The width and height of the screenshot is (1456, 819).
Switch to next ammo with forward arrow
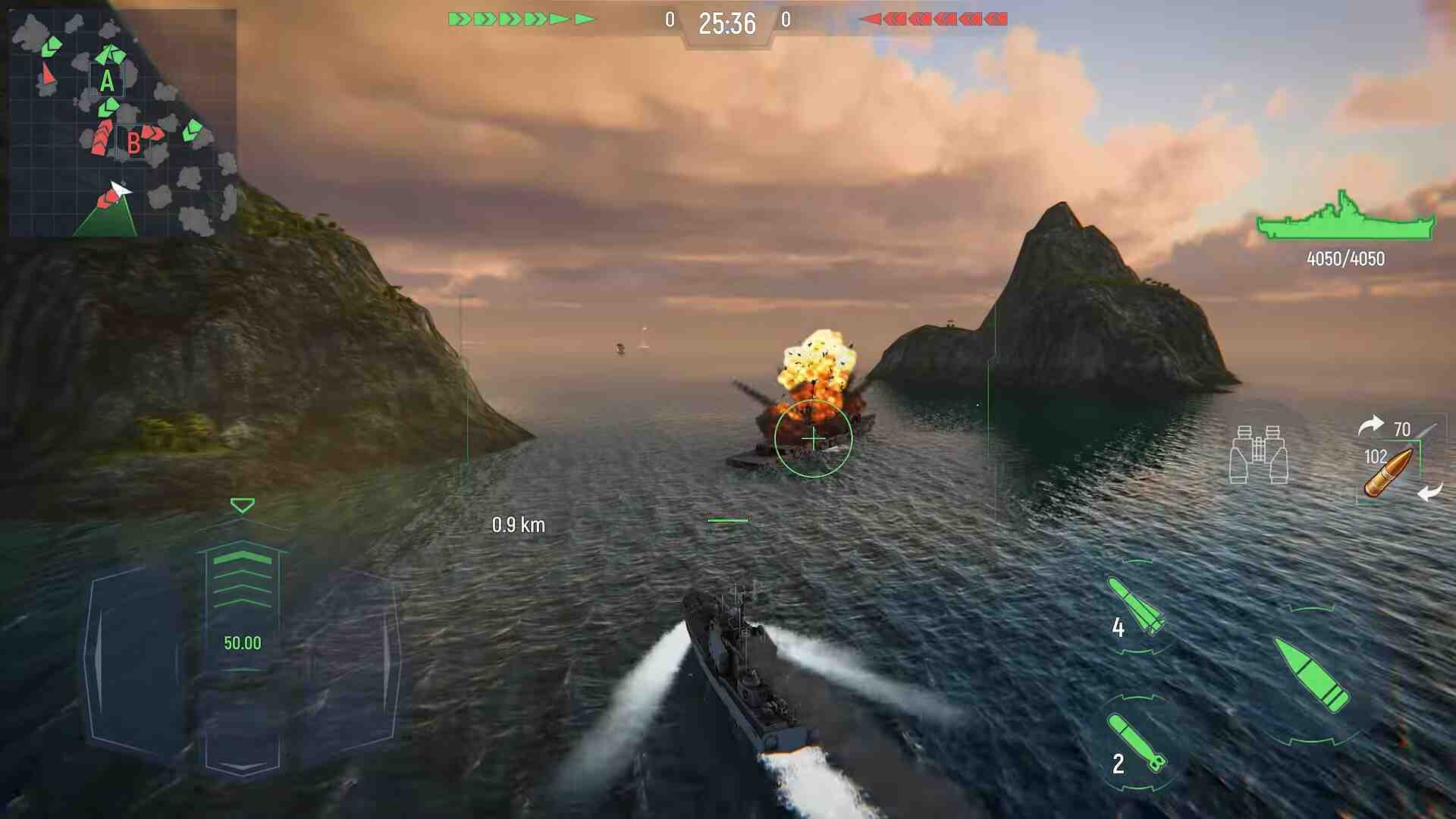1370,426
